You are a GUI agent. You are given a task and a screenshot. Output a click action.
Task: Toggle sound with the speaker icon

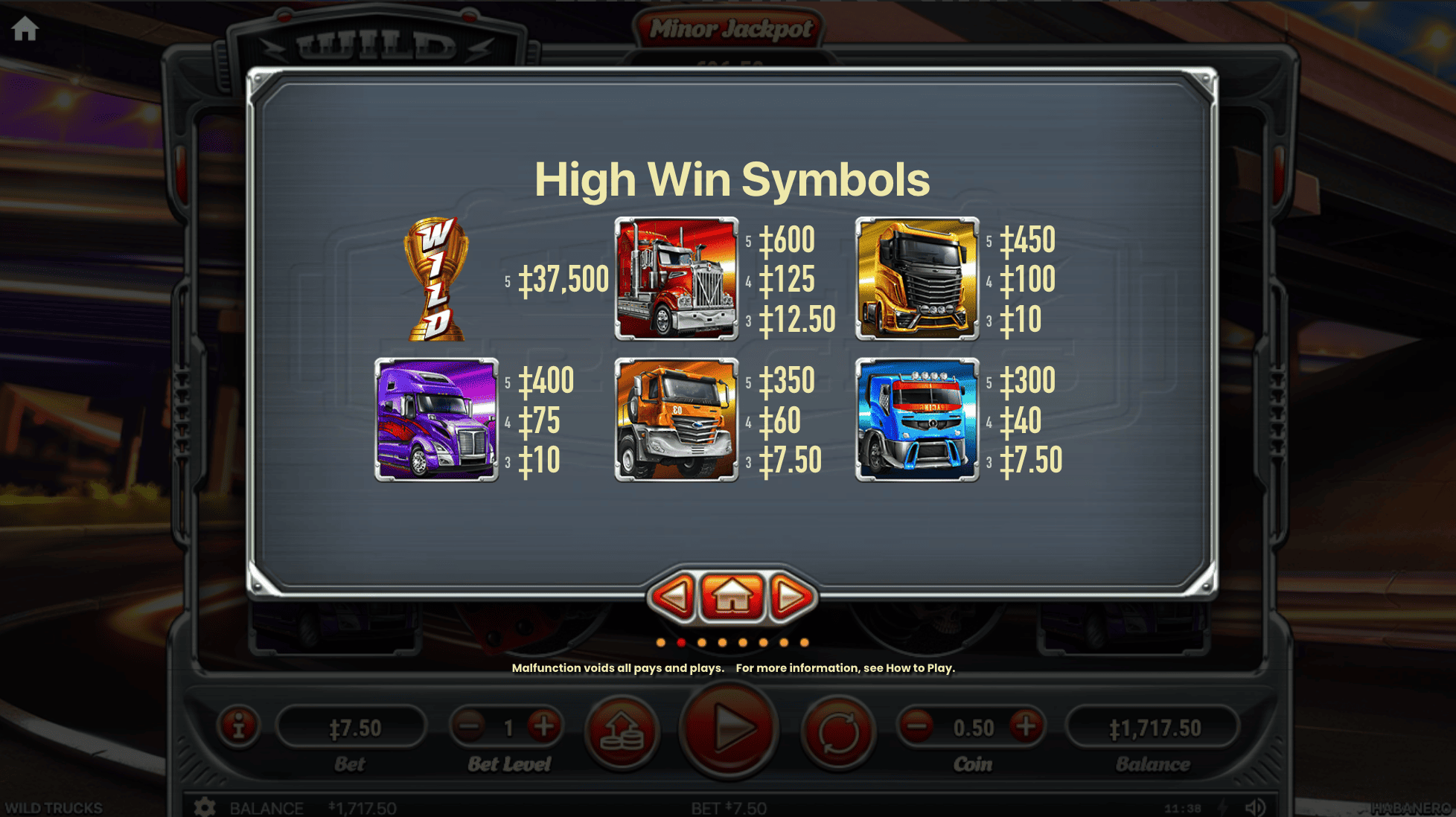point(1255,807)
